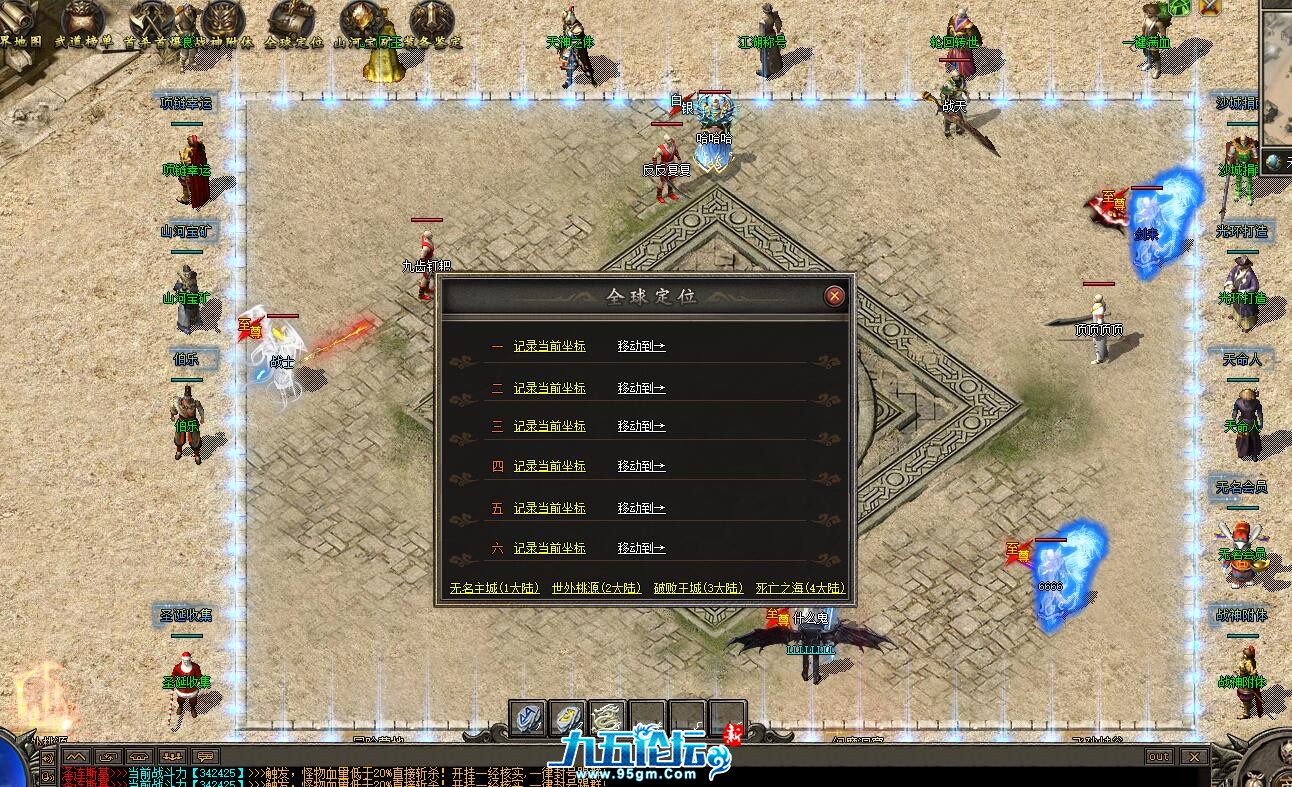Click the second talisman quick-slot icon

click(567, 717)
